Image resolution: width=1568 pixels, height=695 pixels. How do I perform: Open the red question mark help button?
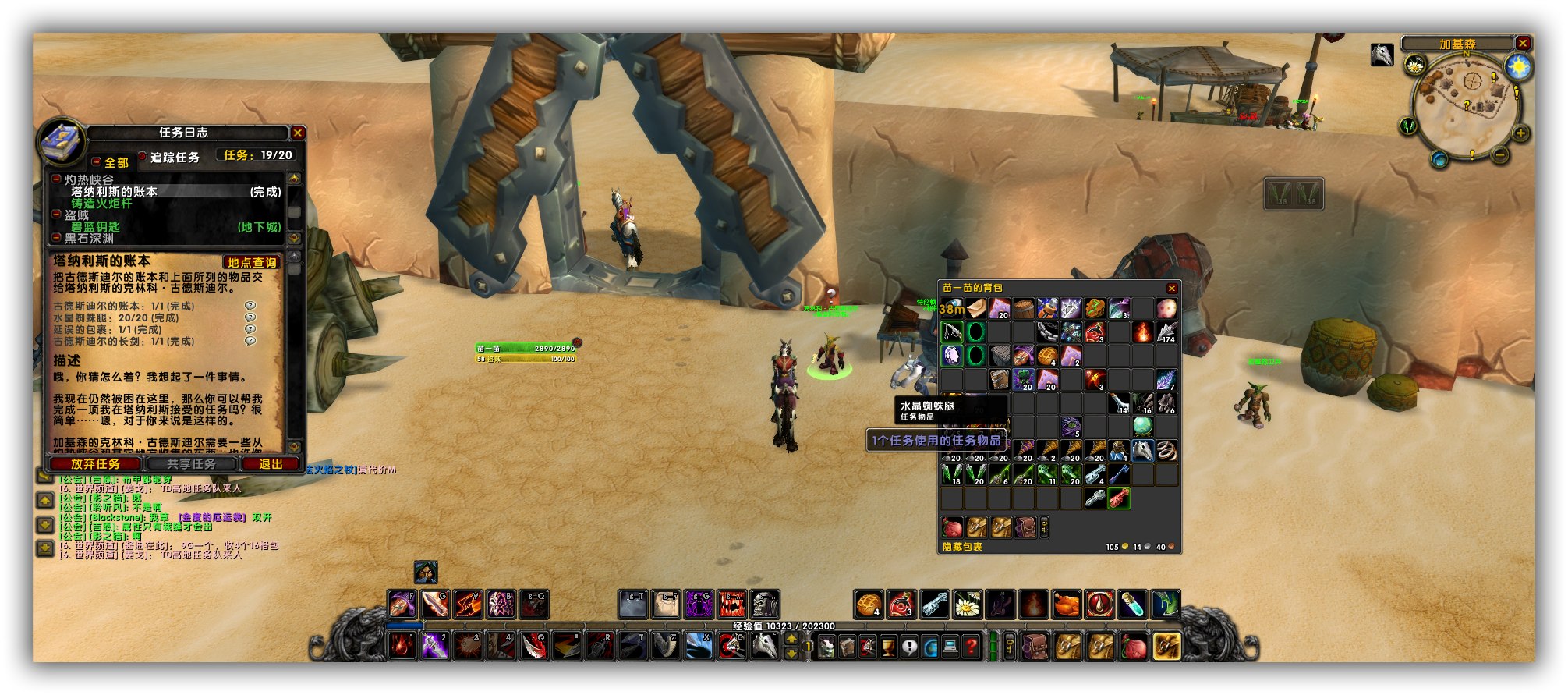pos(972,647)
